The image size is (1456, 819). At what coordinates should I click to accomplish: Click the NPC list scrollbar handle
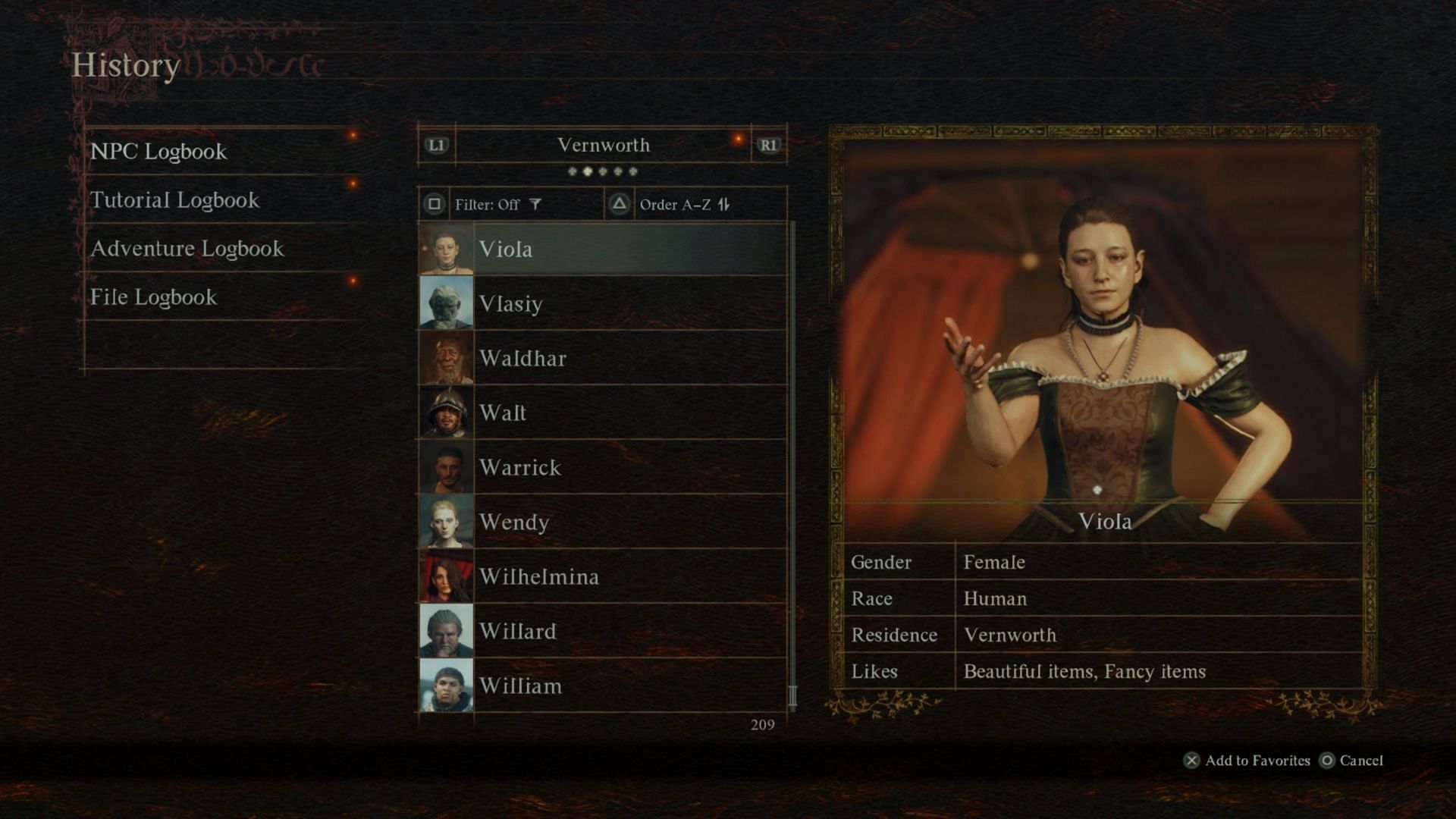pos(792,695)
